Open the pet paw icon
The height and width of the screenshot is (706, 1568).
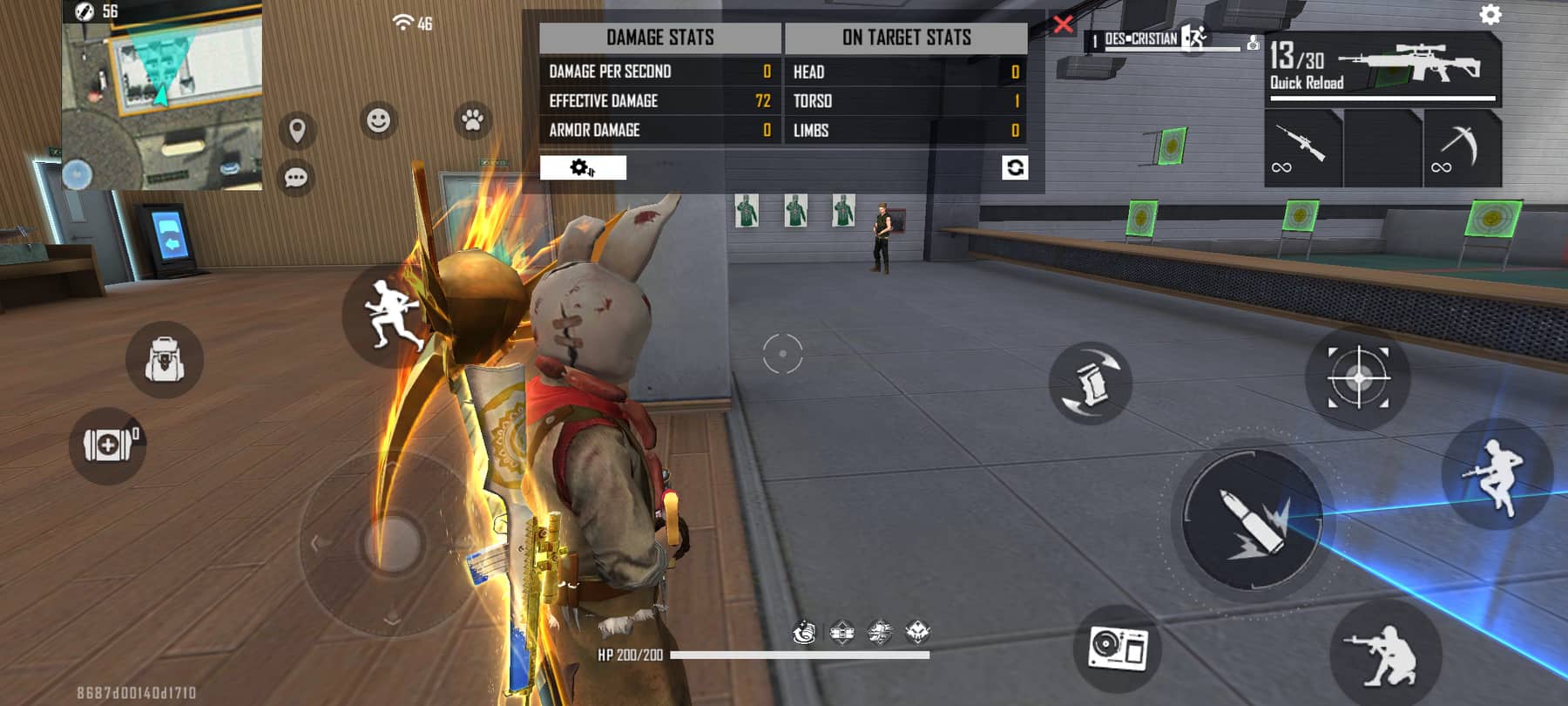pyautogui.click(x=470, y=122)
